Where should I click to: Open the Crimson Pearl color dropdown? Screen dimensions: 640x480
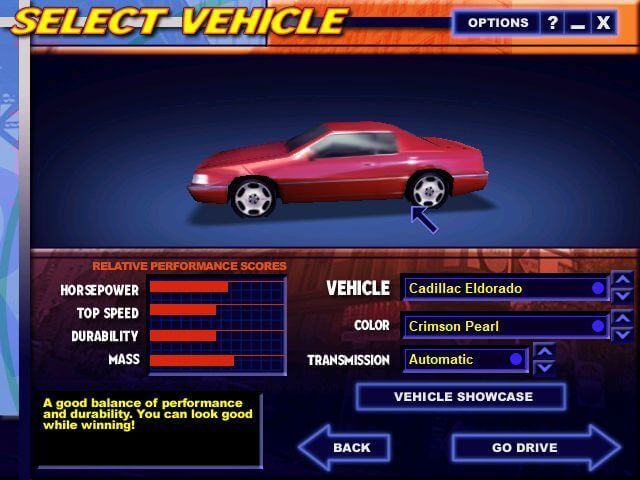coord(505,326)
